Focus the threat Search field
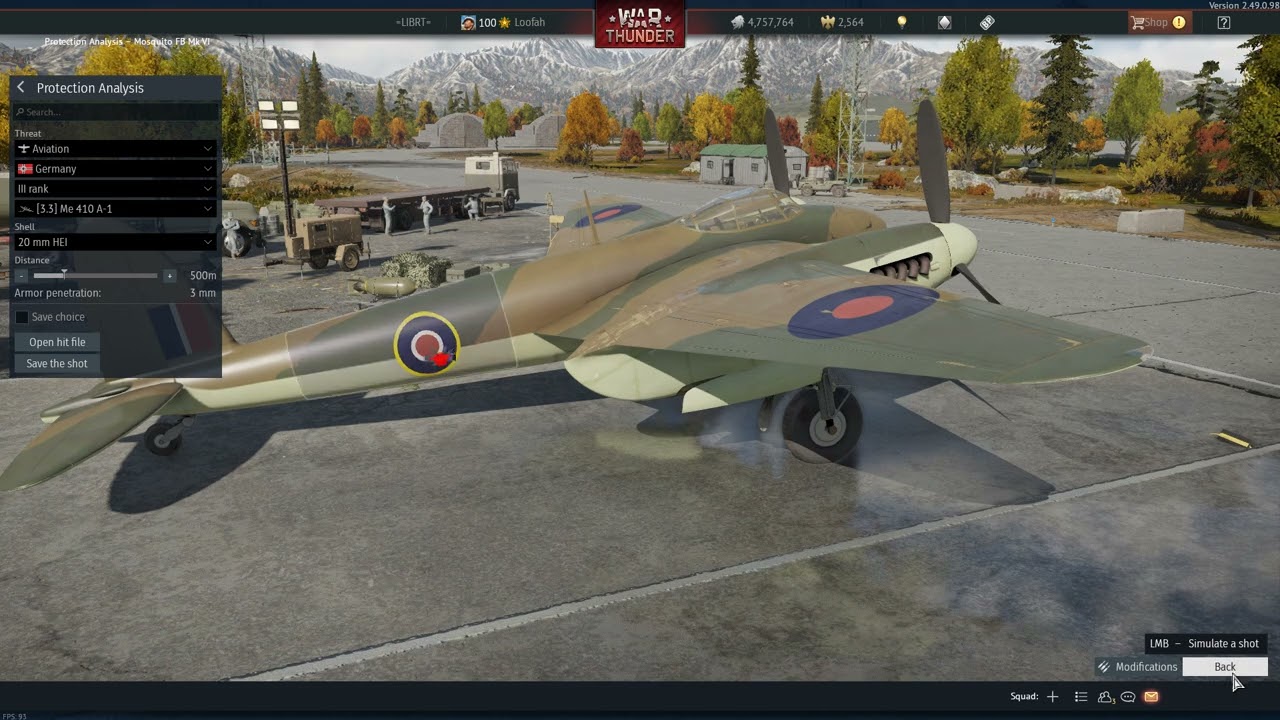Screen dimensions: 1280x720 116,112
